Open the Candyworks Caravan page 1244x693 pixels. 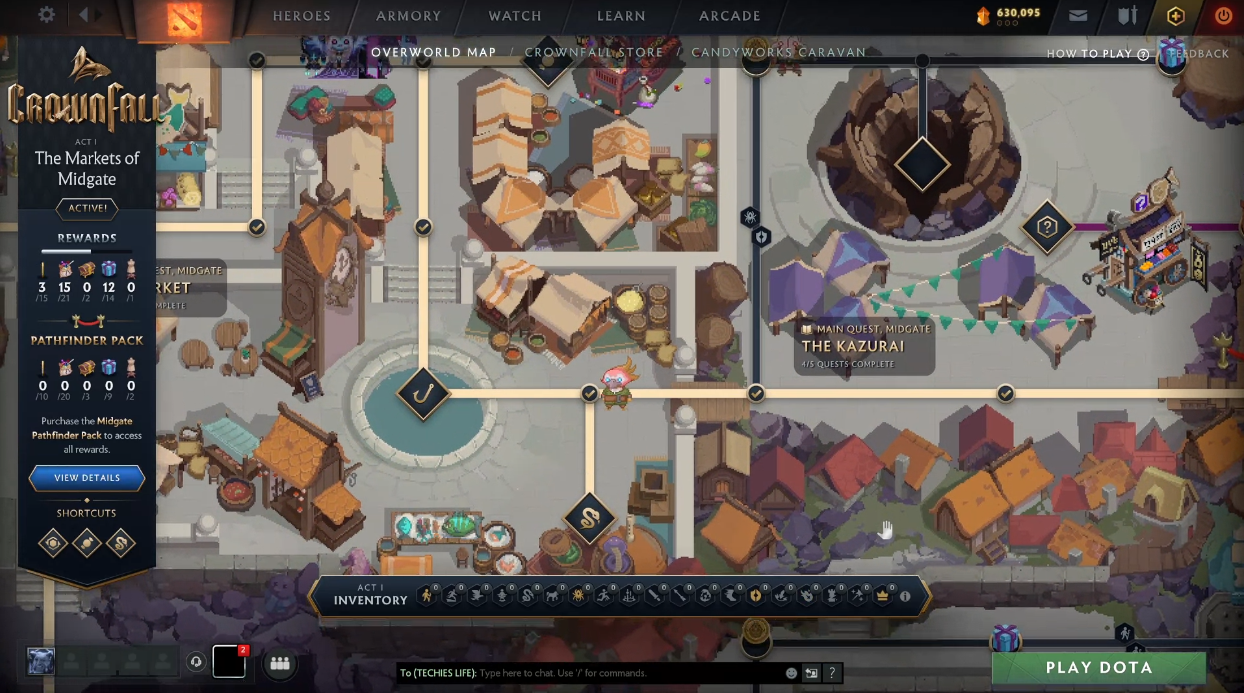pyautogui.click(x=778, y=52)
